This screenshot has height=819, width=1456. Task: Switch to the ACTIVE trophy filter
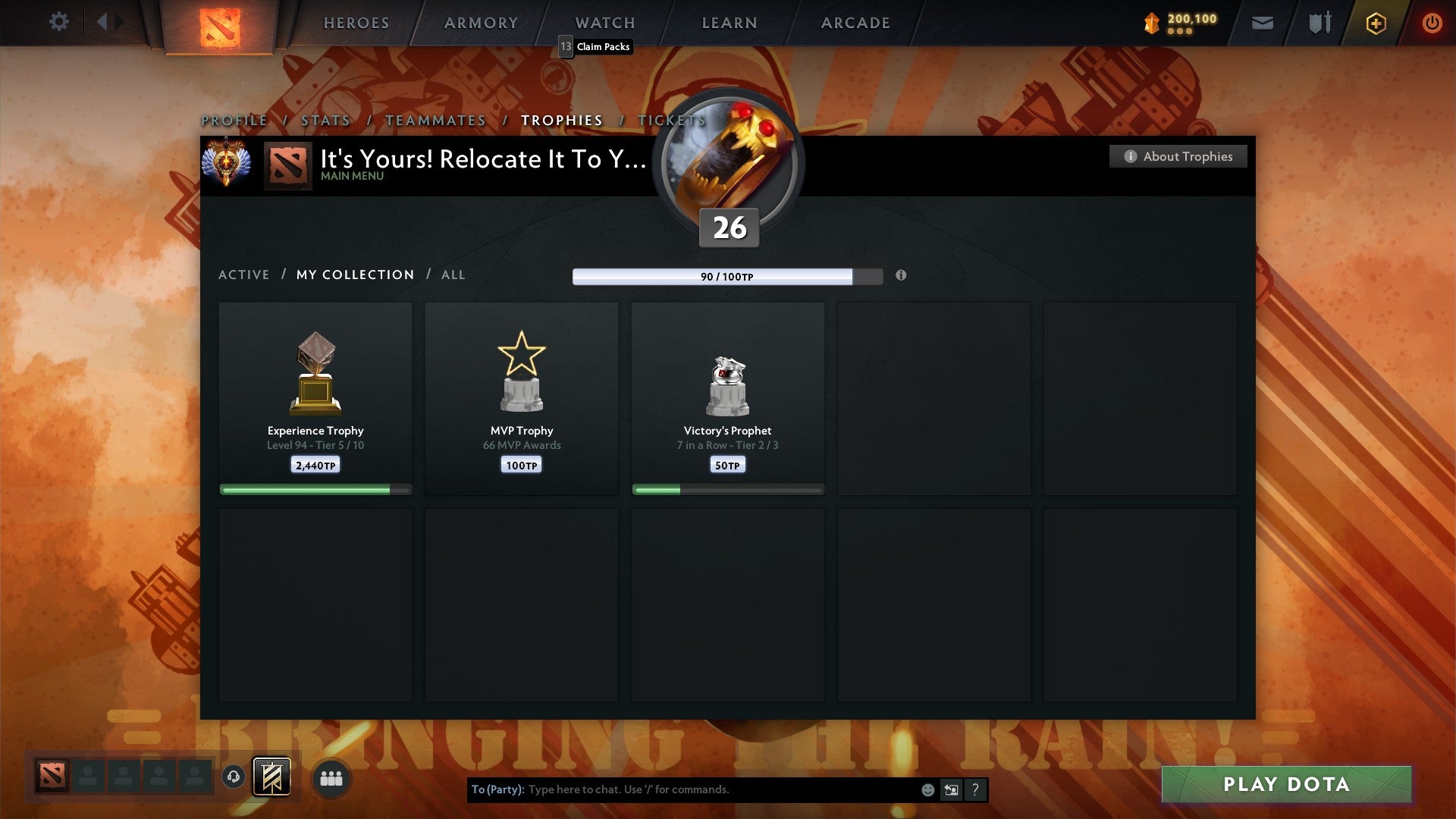[x=244, y=275]
